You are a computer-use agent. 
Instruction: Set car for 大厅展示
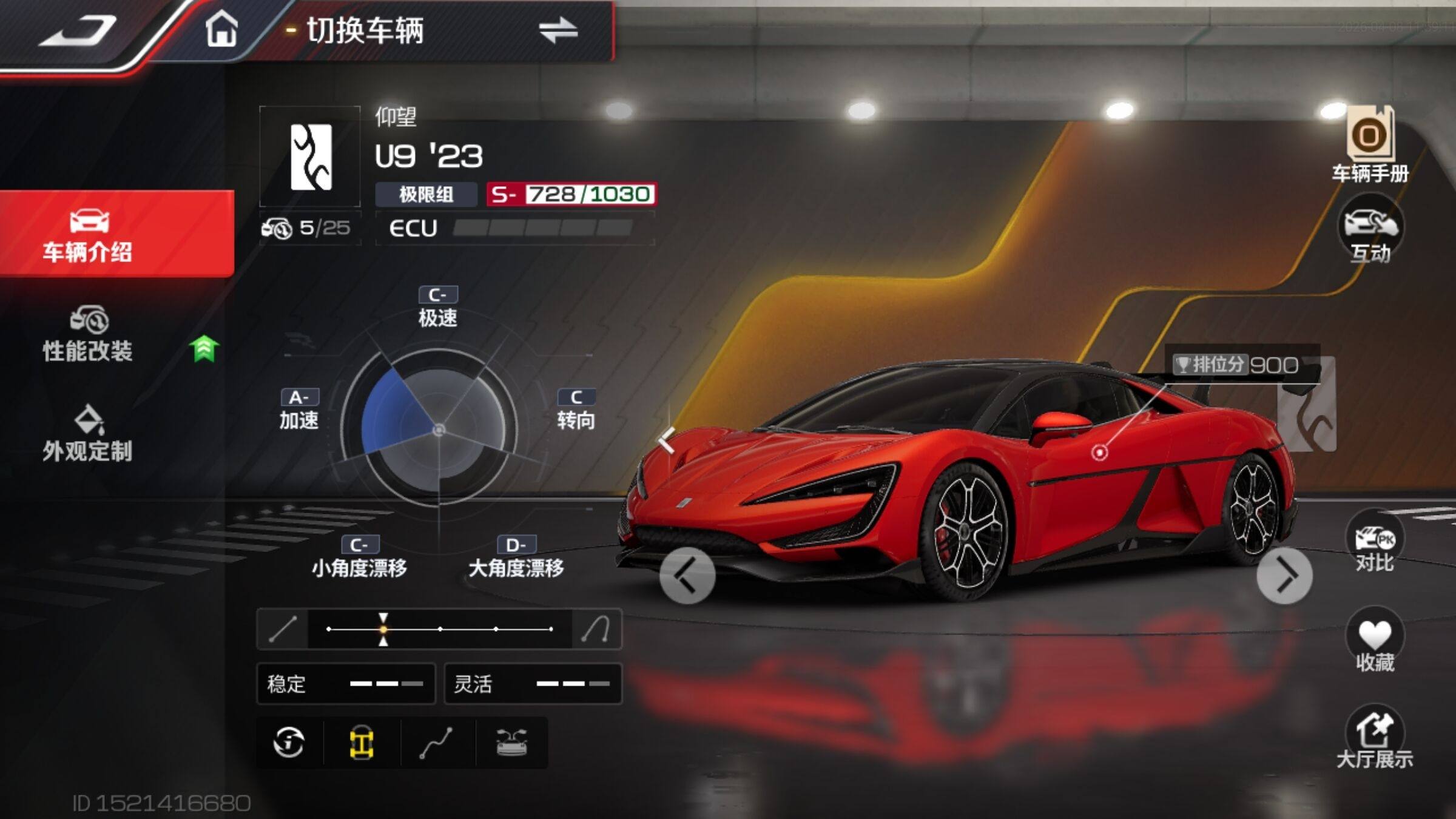tap(1374, 737)
